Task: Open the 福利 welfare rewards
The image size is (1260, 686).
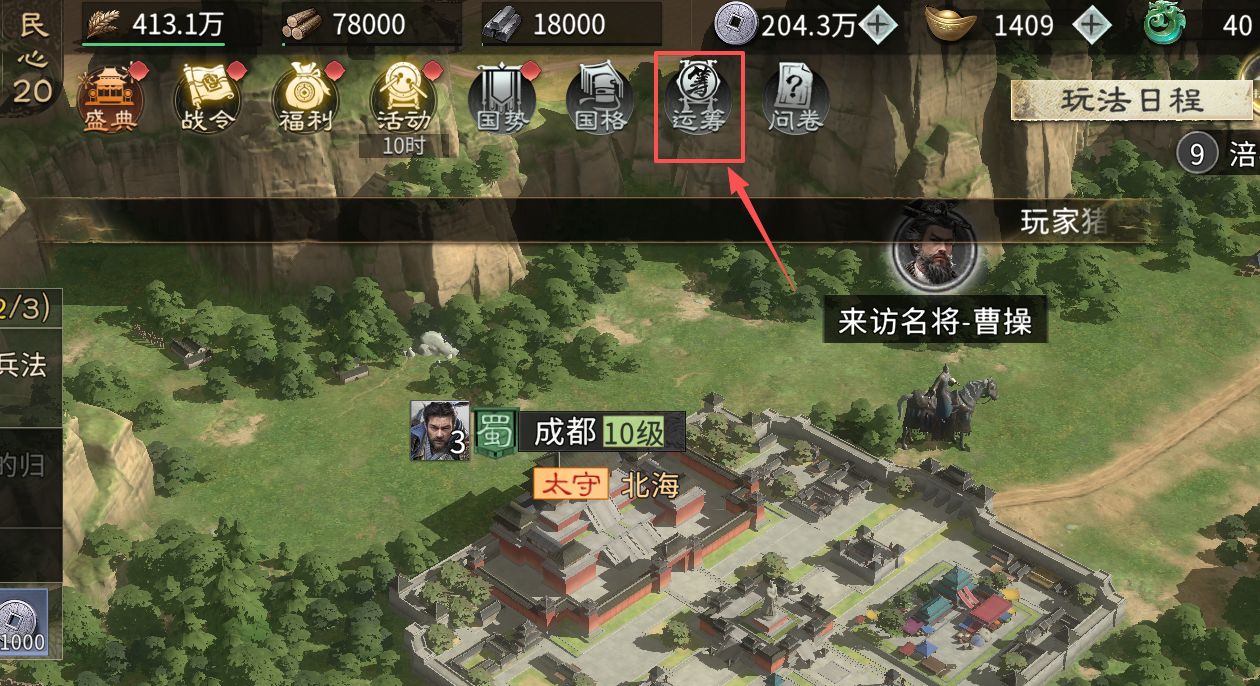Action: click(x=305, y=98)
